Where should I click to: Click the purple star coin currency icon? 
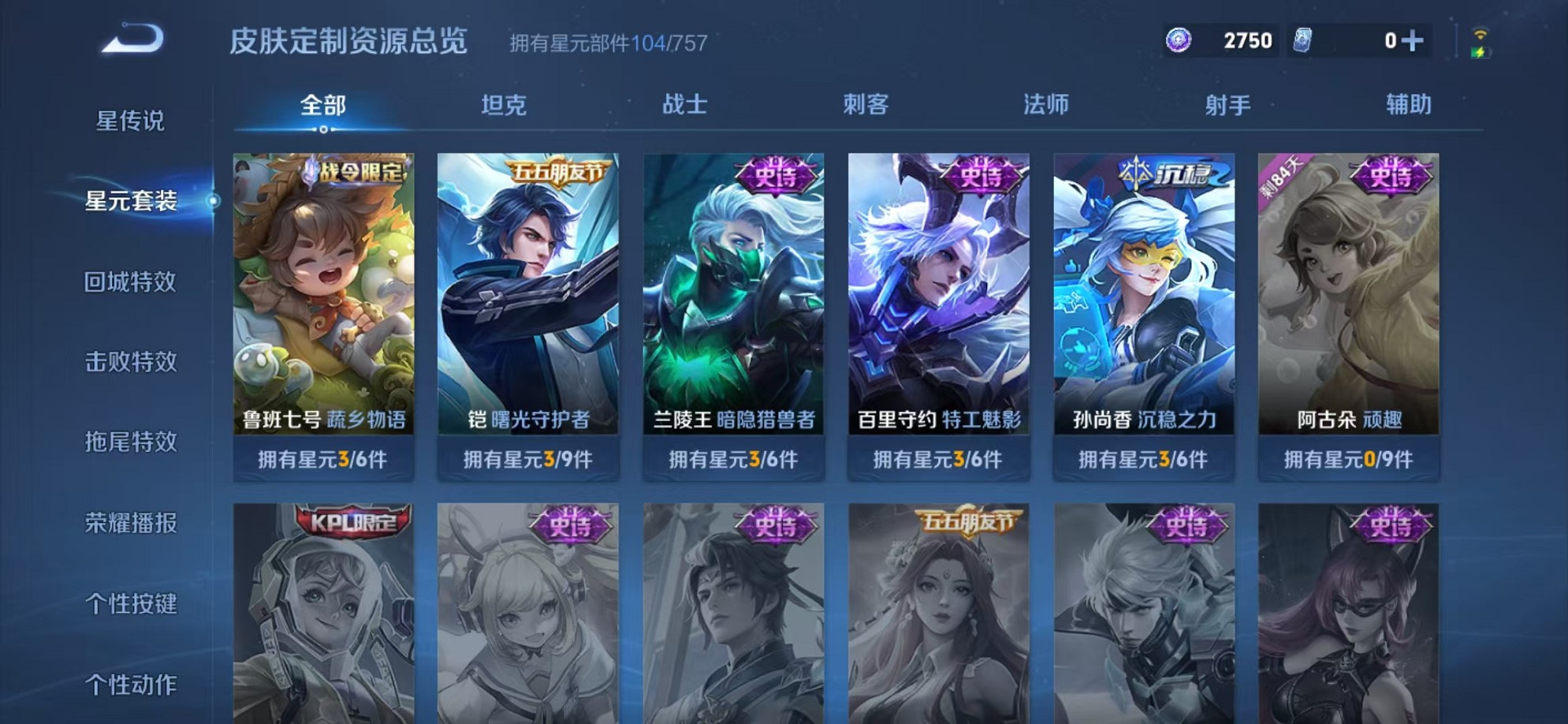[1179, 39]
